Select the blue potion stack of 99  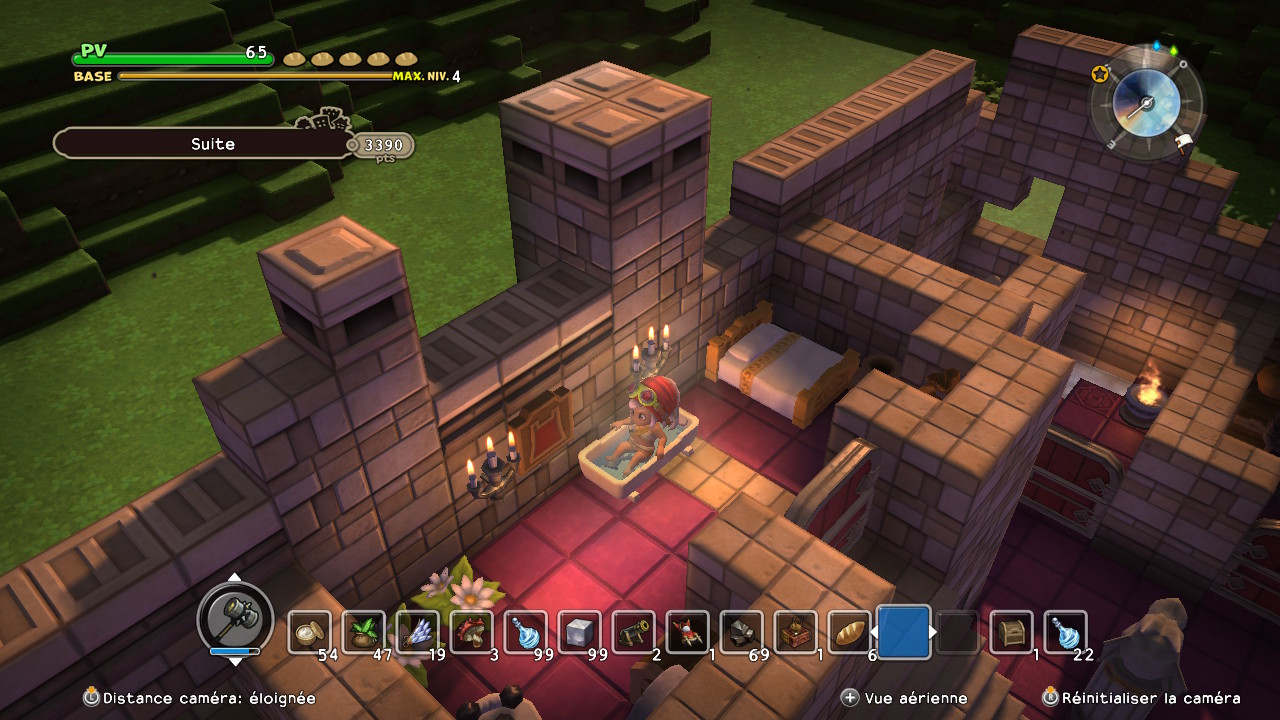(x=526, y=632)
